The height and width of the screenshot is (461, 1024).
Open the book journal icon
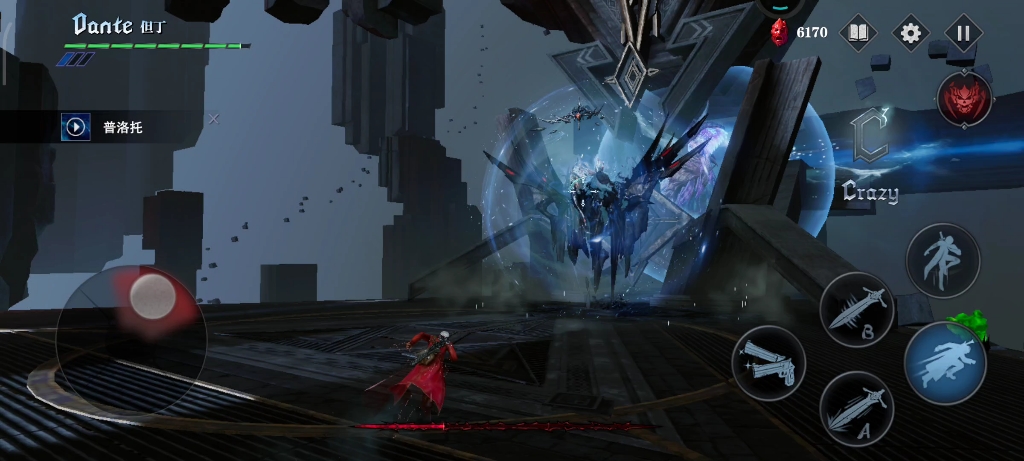pos(858,33)
